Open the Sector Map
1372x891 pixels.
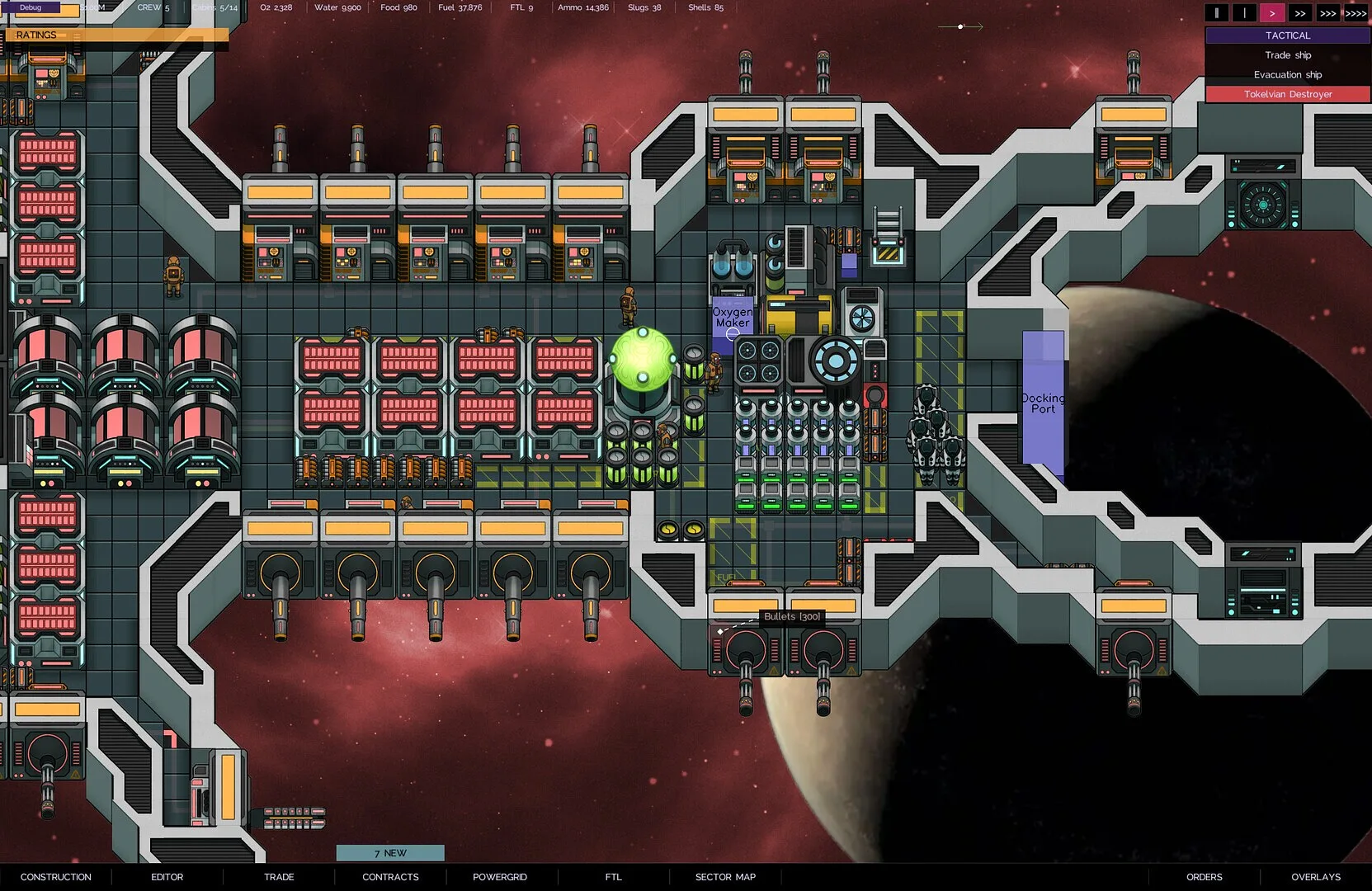[725, 877]
